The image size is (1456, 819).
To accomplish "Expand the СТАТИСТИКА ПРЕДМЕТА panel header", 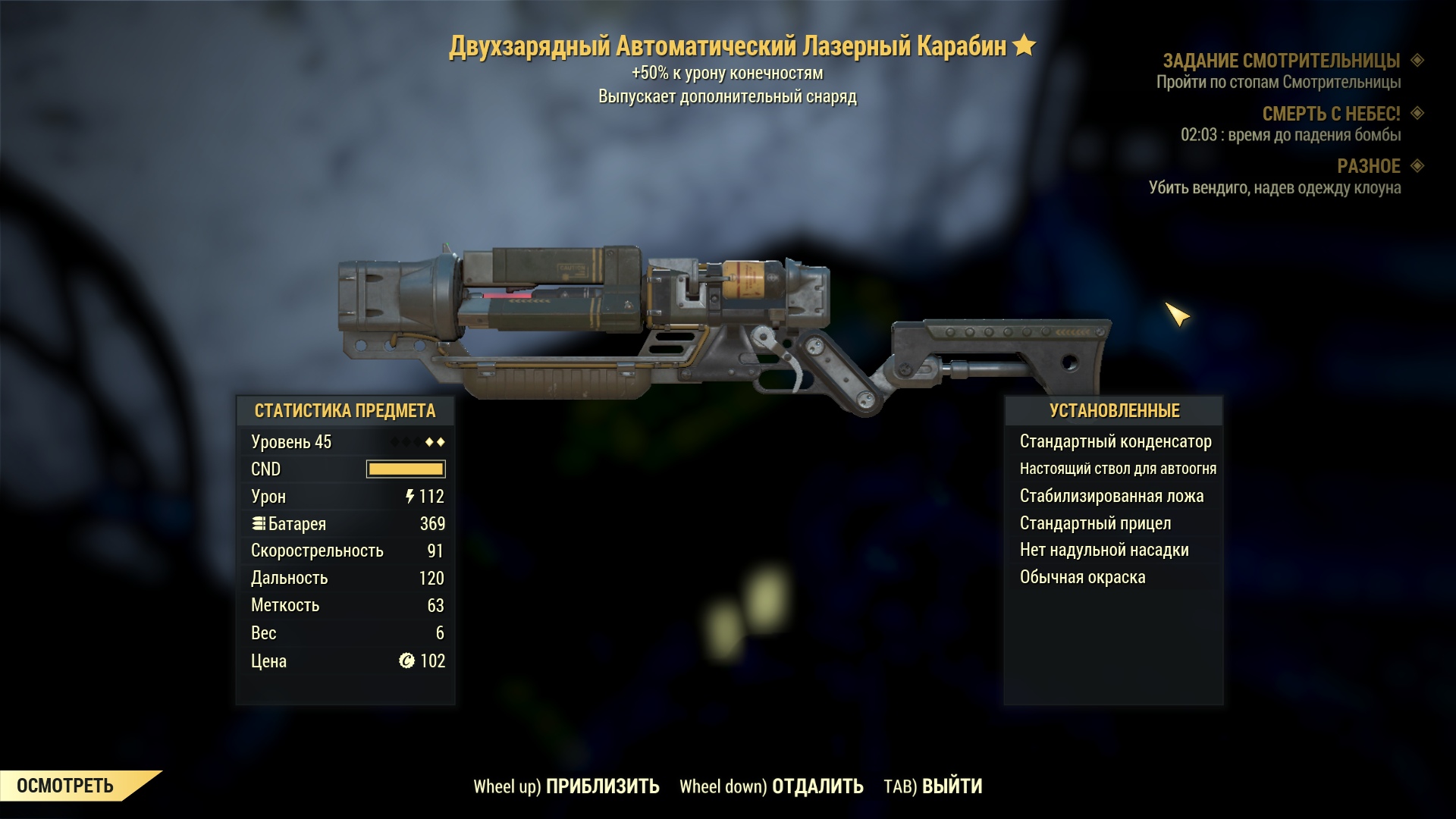I will [346, 412].
